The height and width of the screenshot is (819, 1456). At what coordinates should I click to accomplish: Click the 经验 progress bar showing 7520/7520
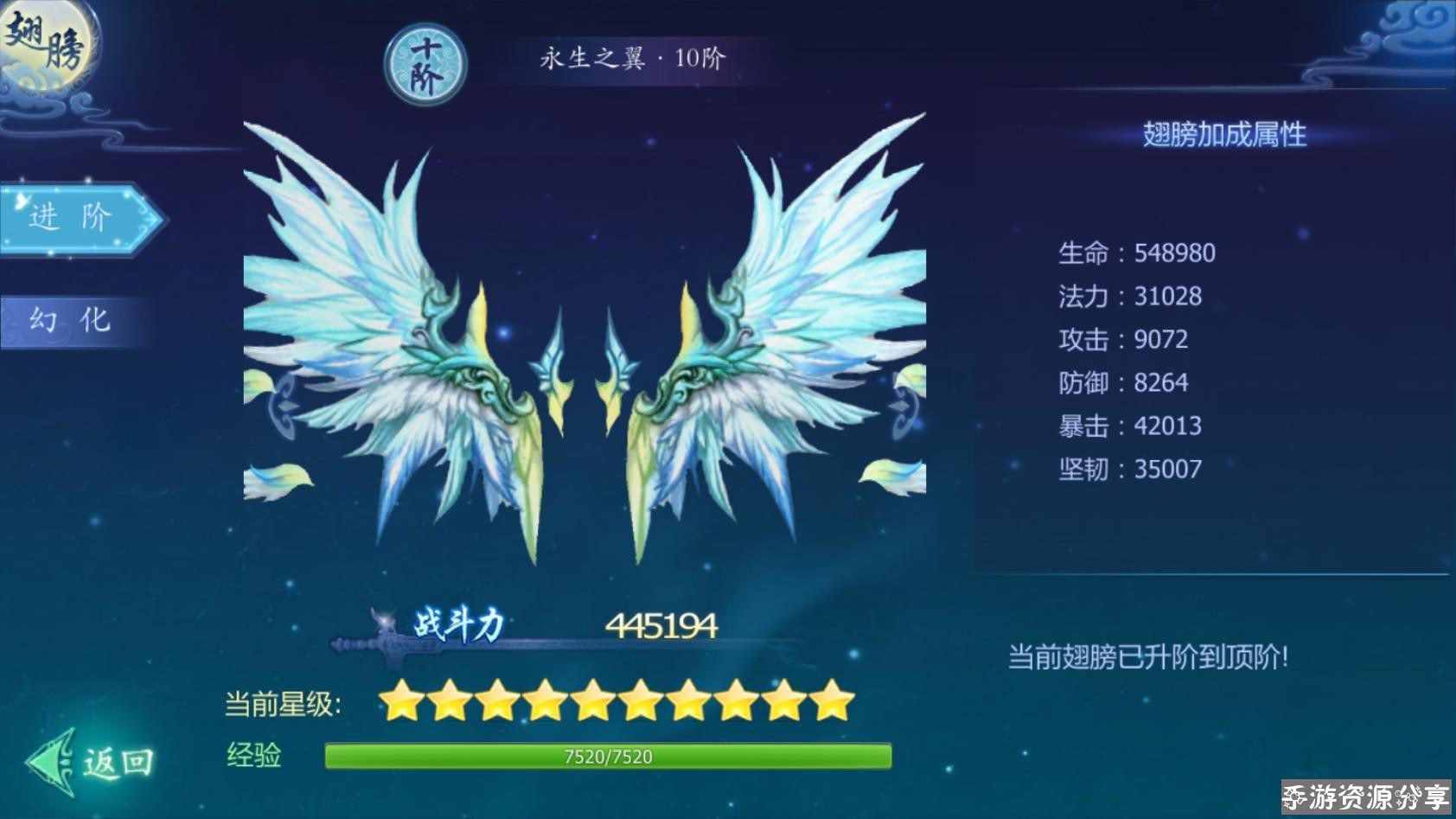[605, 756]
